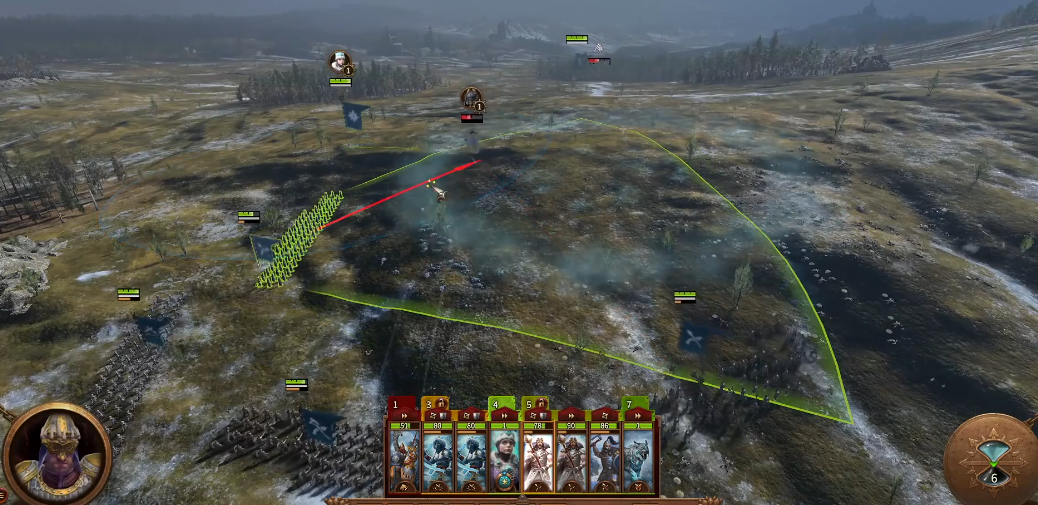Select unit group 7 tab
1038x505 pixels.
tap(632, 404)
